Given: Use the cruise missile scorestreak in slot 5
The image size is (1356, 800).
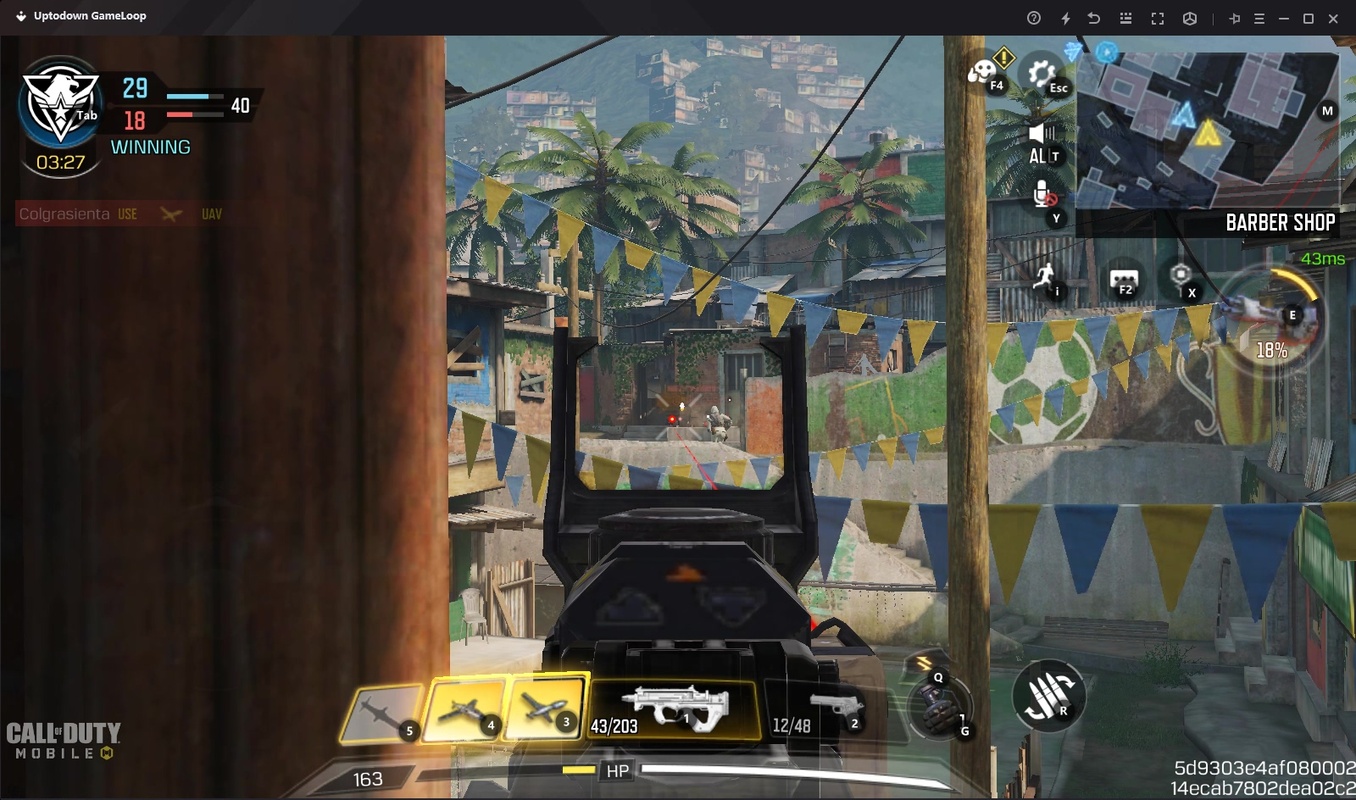Looking at the screenshot, I should [x=381, y=714].
